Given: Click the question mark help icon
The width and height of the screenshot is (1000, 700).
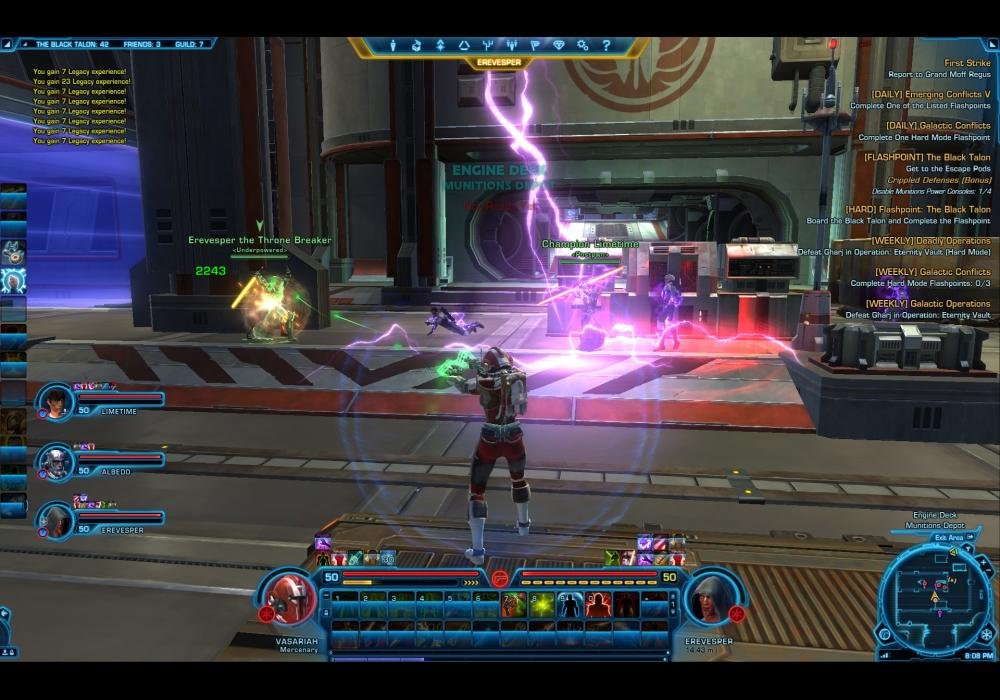Looking at the screenshot, I should [x=606, y=45].
